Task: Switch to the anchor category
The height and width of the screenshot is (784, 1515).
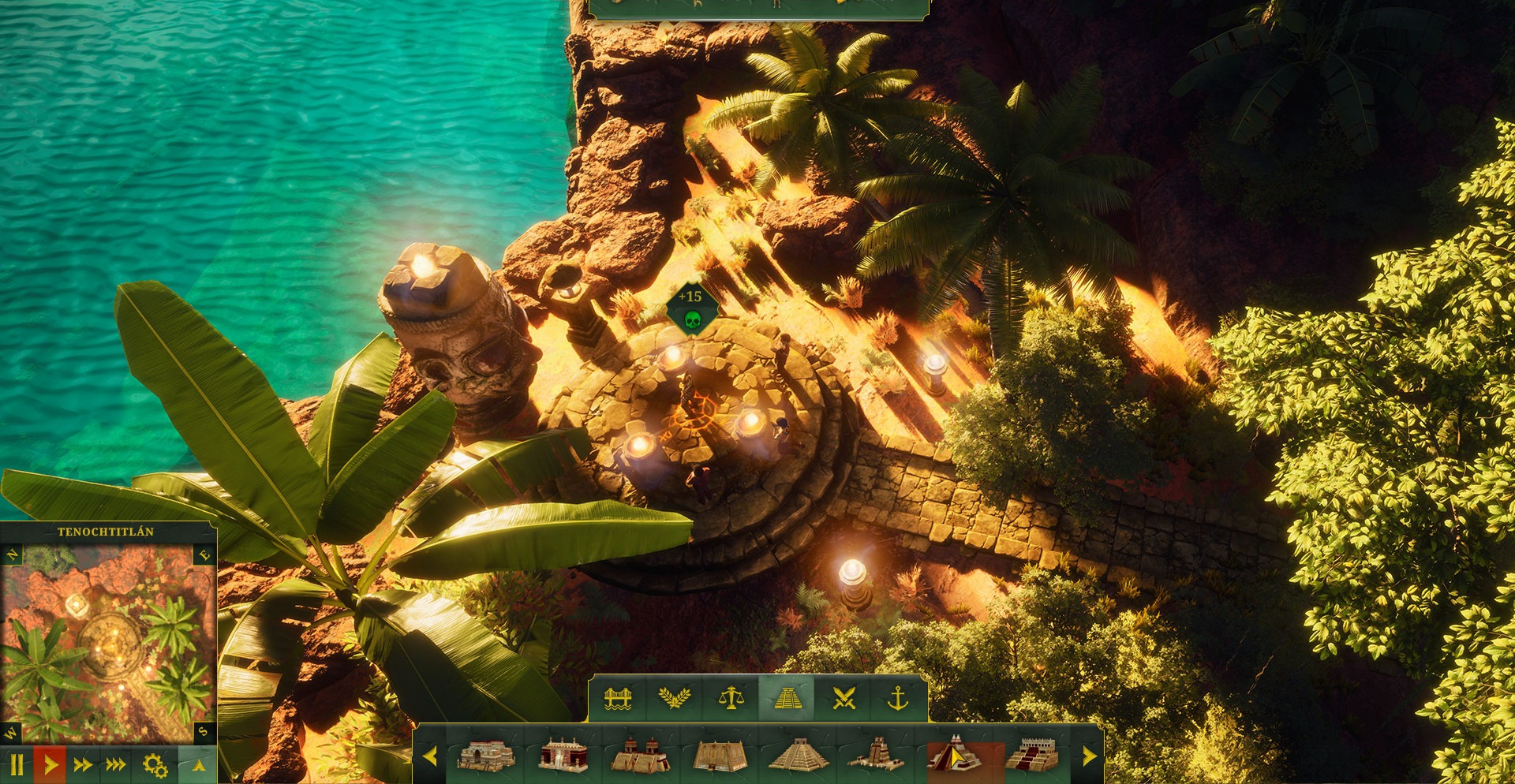Action: 898,698
